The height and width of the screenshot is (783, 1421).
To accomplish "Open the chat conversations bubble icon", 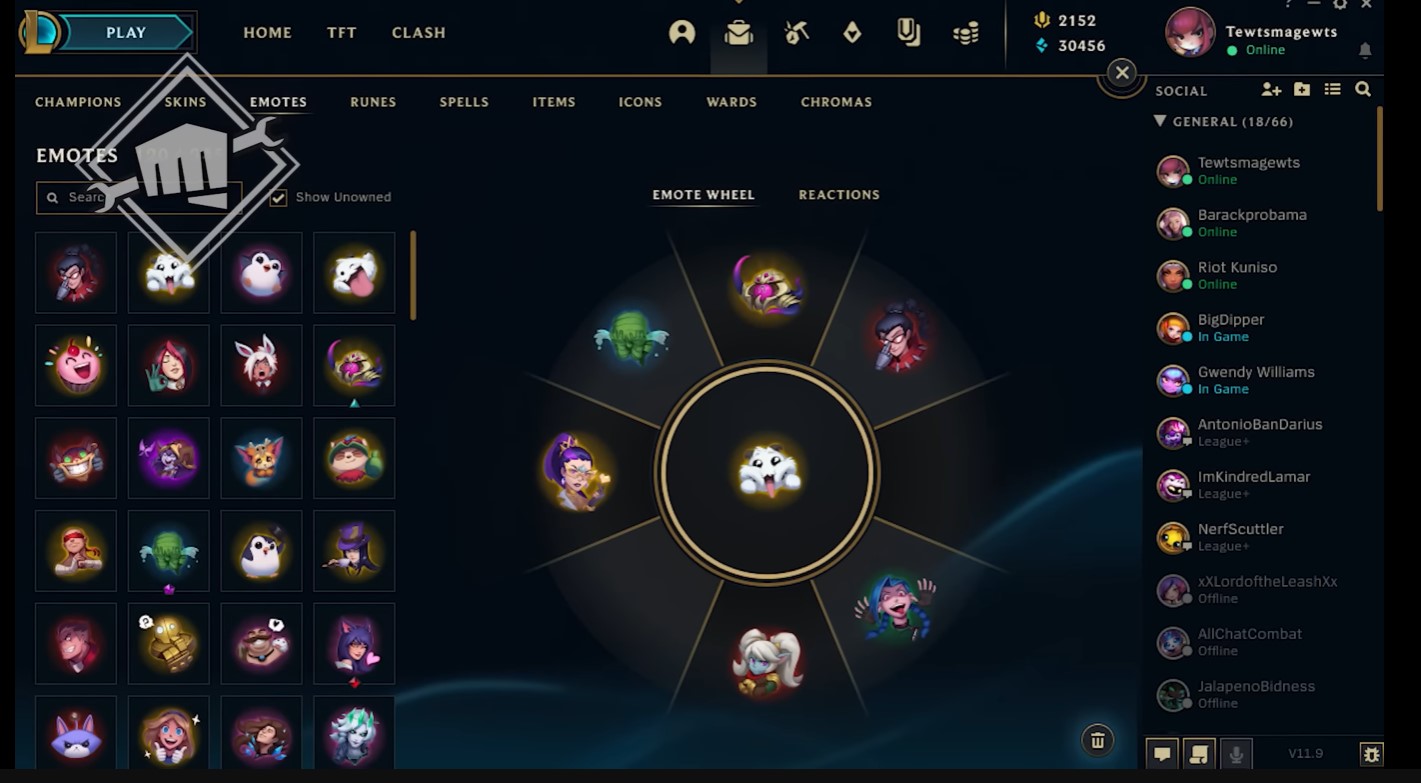I will (1162, 753).
